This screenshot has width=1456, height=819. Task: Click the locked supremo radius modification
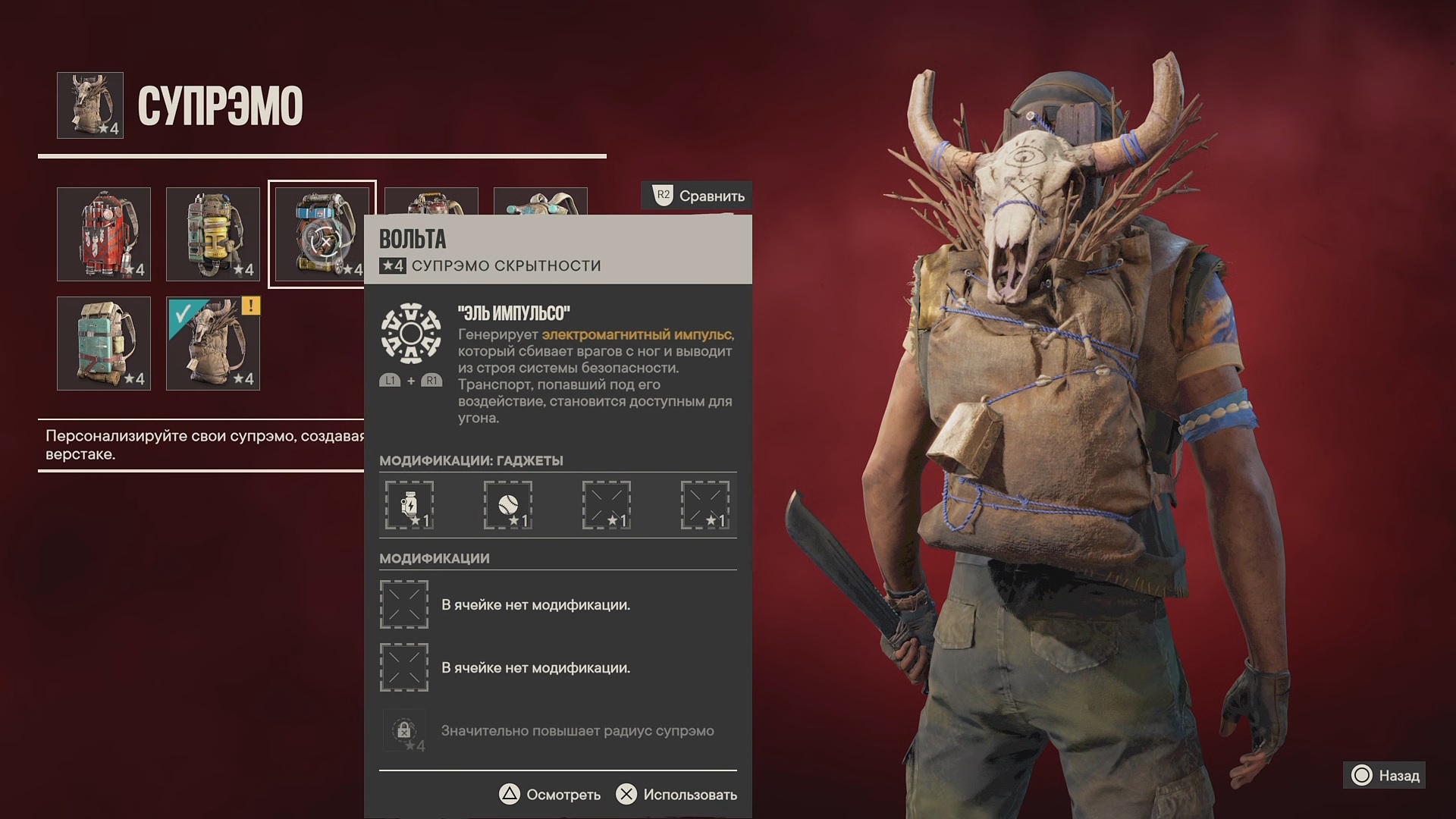404,731
